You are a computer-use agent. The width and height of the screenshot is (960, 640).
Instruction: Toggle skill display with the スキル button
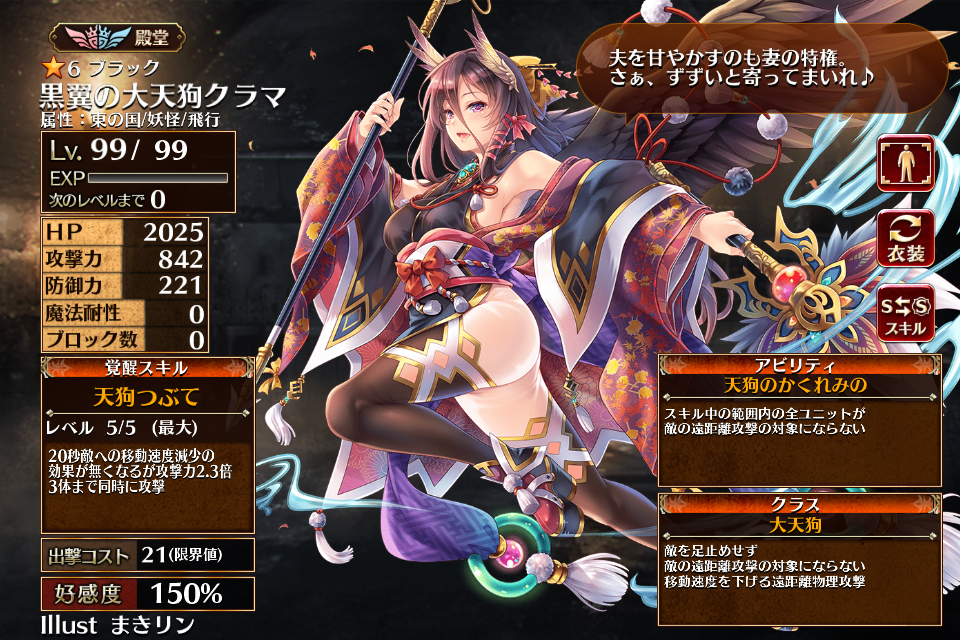(x=906, y=312)
